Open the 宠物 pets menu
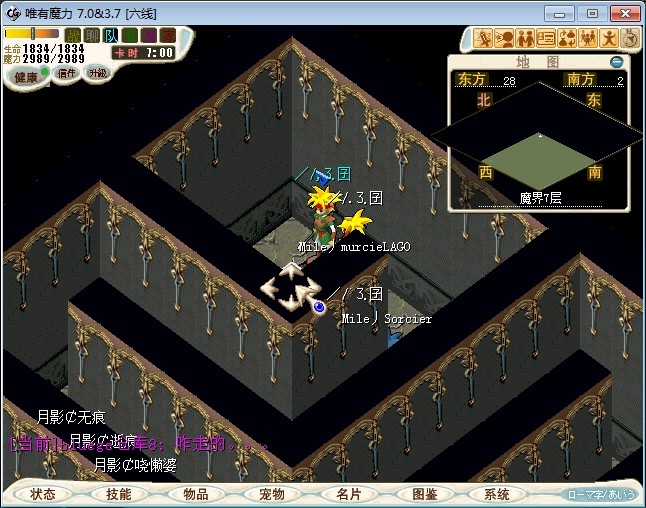 (271, 494)
